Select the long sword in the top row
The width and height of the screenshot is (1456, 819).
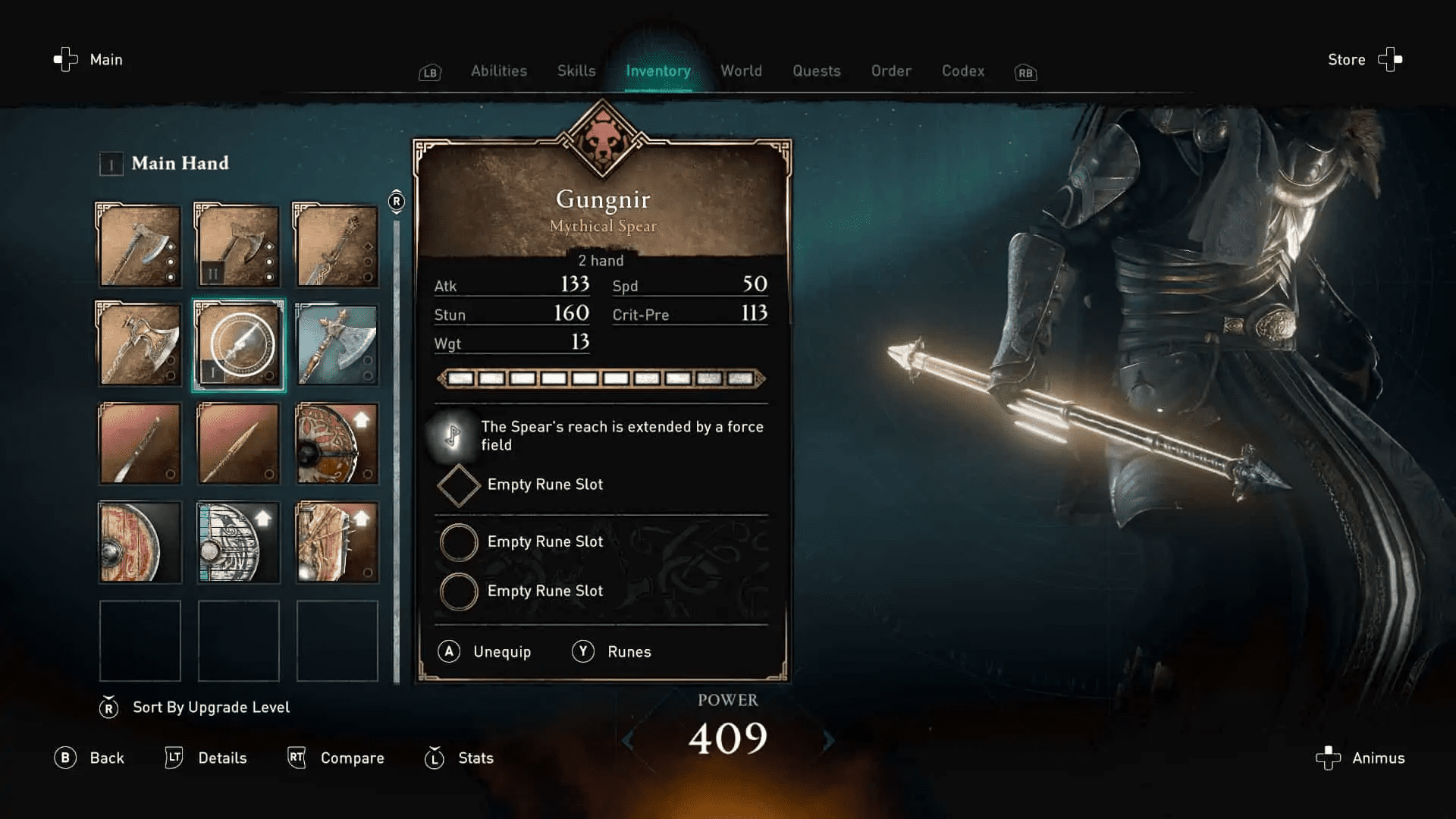[x=337, y=245]
